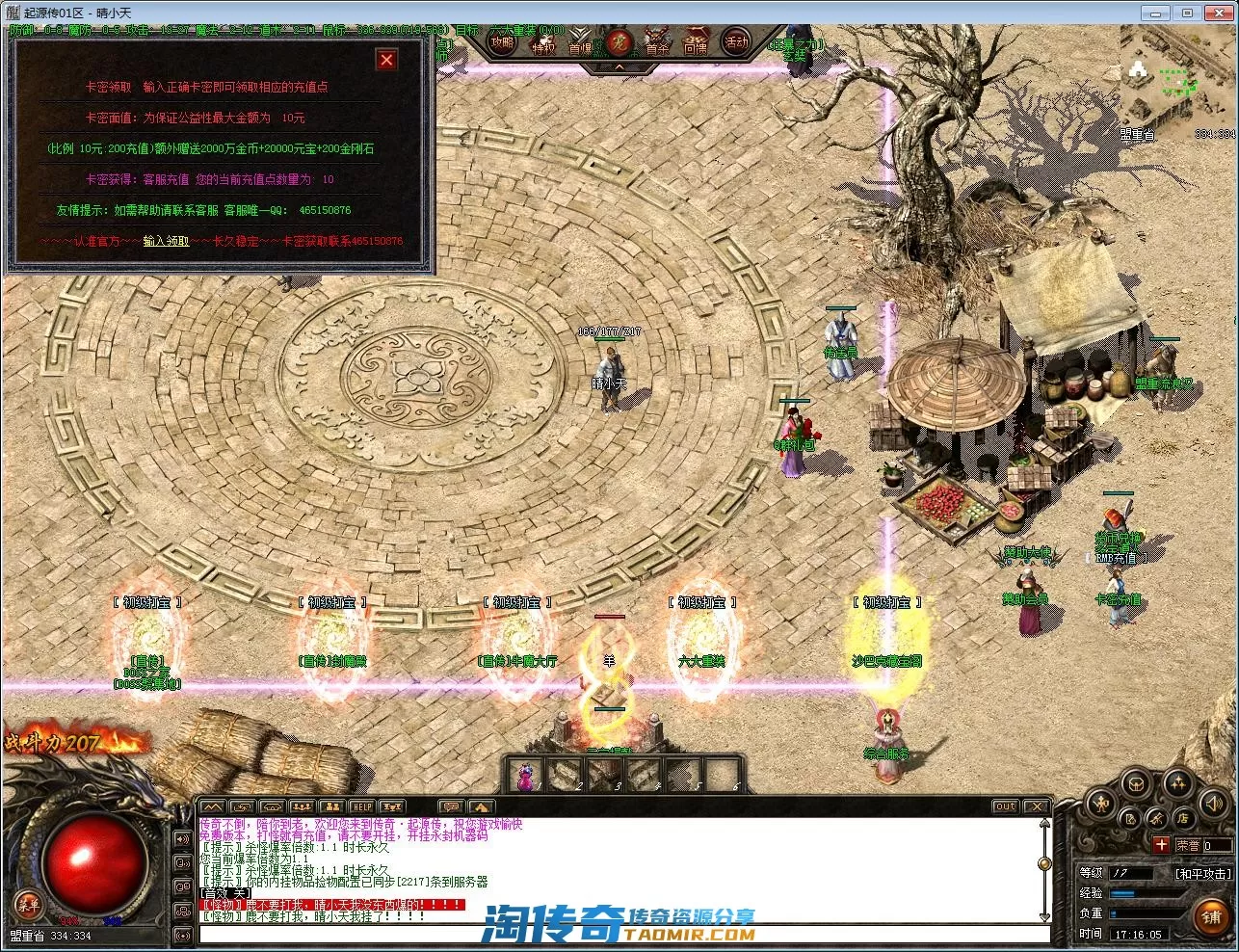Close the card redemption dialog

(386, 60)
